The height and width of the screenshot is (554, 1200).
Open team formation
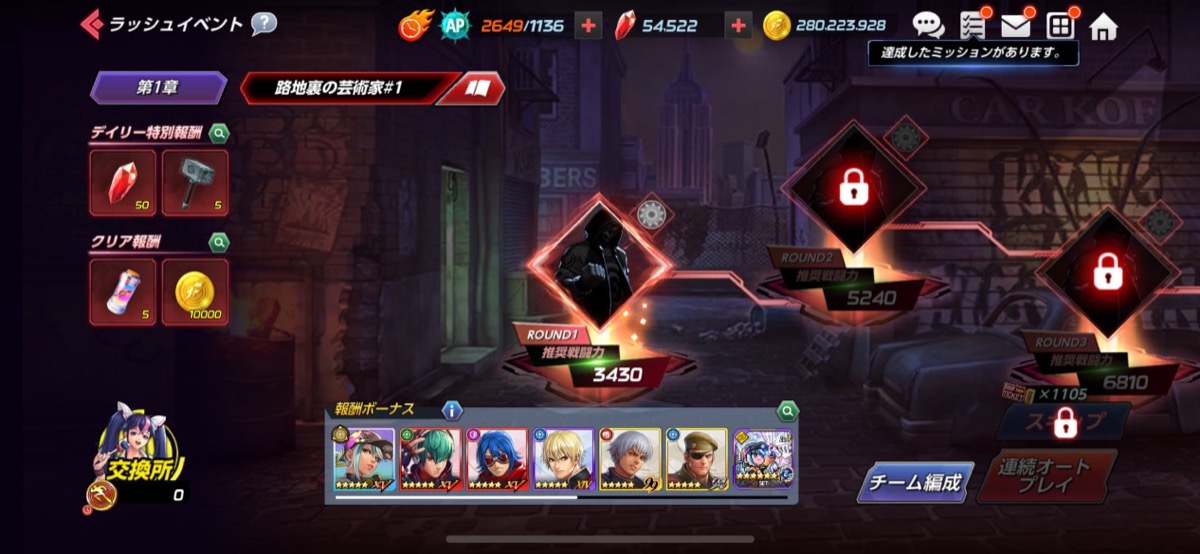(x=914, y=484)
